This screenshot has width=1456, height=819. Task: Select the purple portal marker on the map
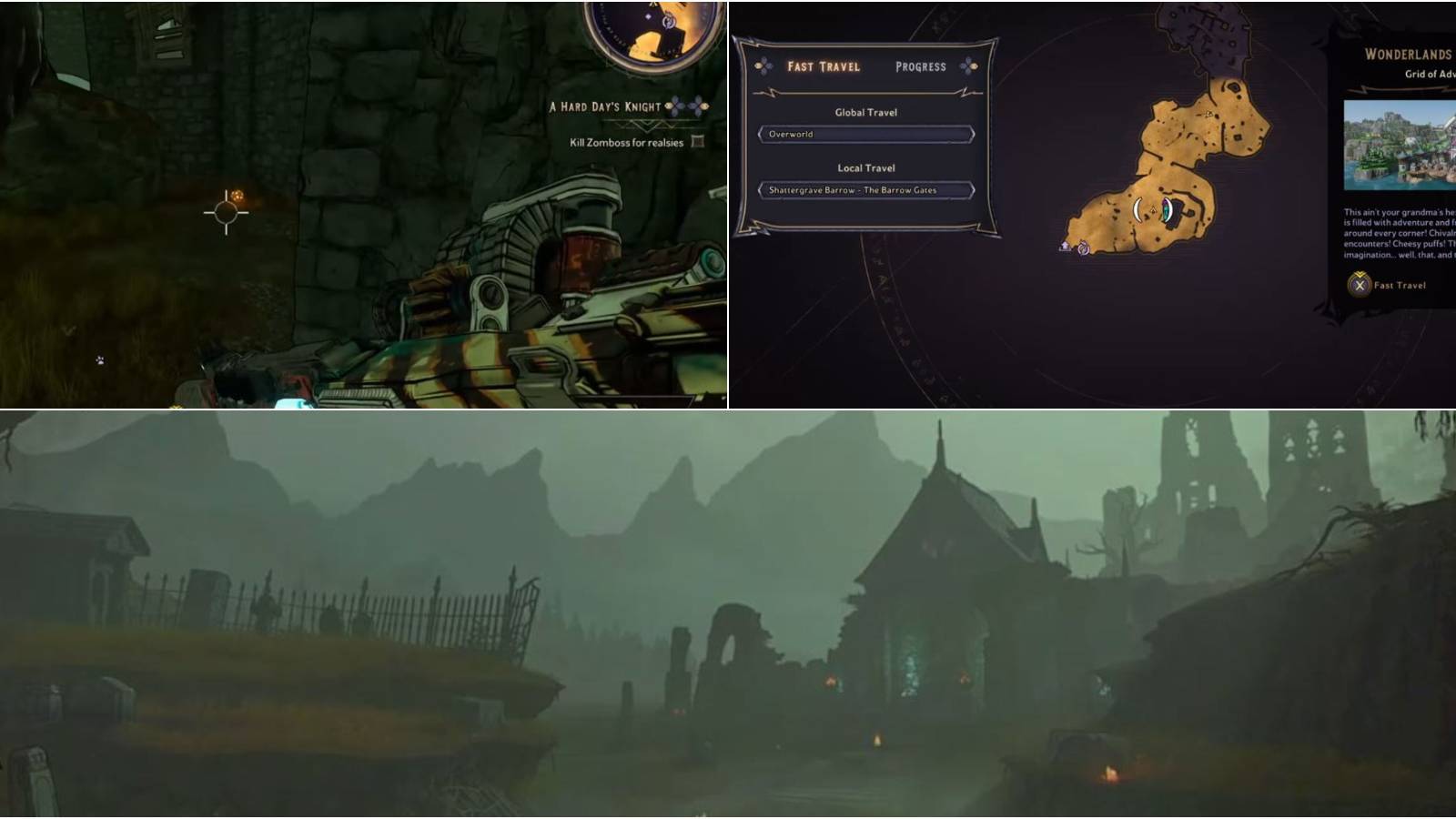pos(1083,248)
